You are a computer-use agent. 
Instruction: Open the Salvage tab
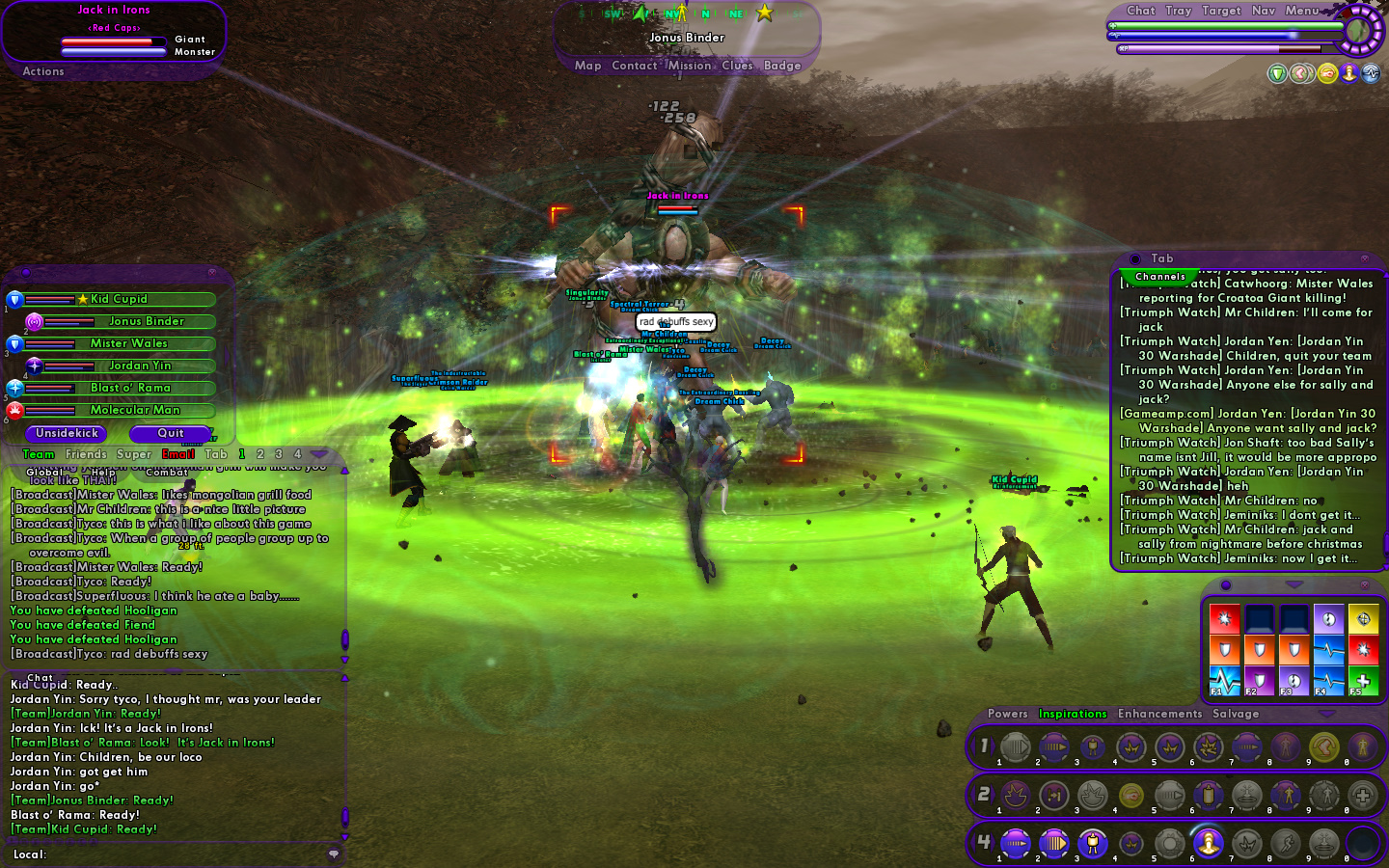pos(1236,714)
